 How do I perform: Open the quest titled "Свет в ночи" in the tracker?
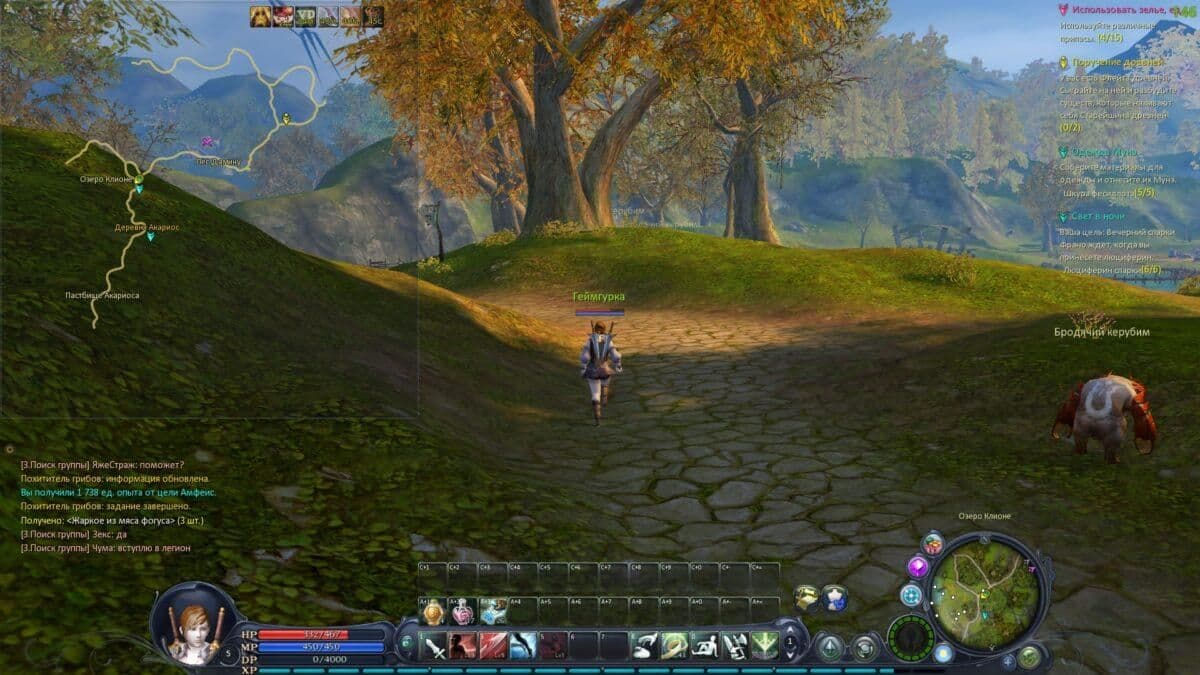coord(1097,217)
